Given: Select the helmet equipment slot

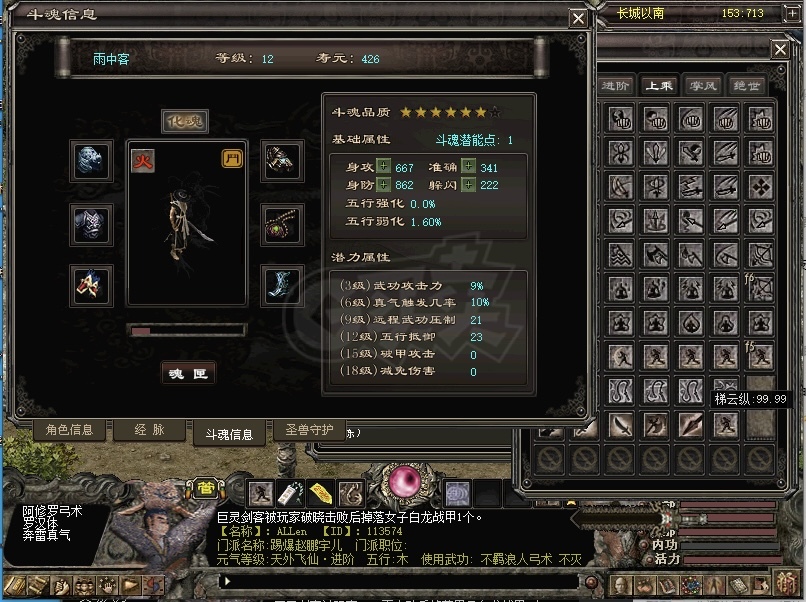Looking at the screenshot, I should 91,161.
